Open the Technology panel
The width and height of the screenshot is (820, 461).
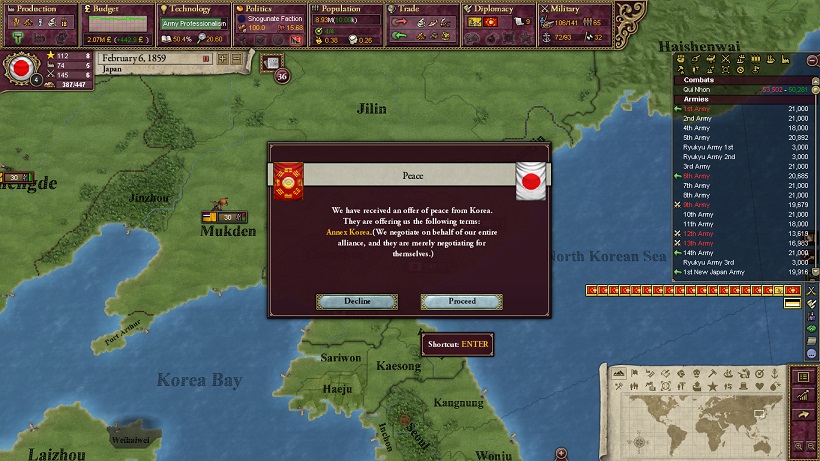point(191,9)
